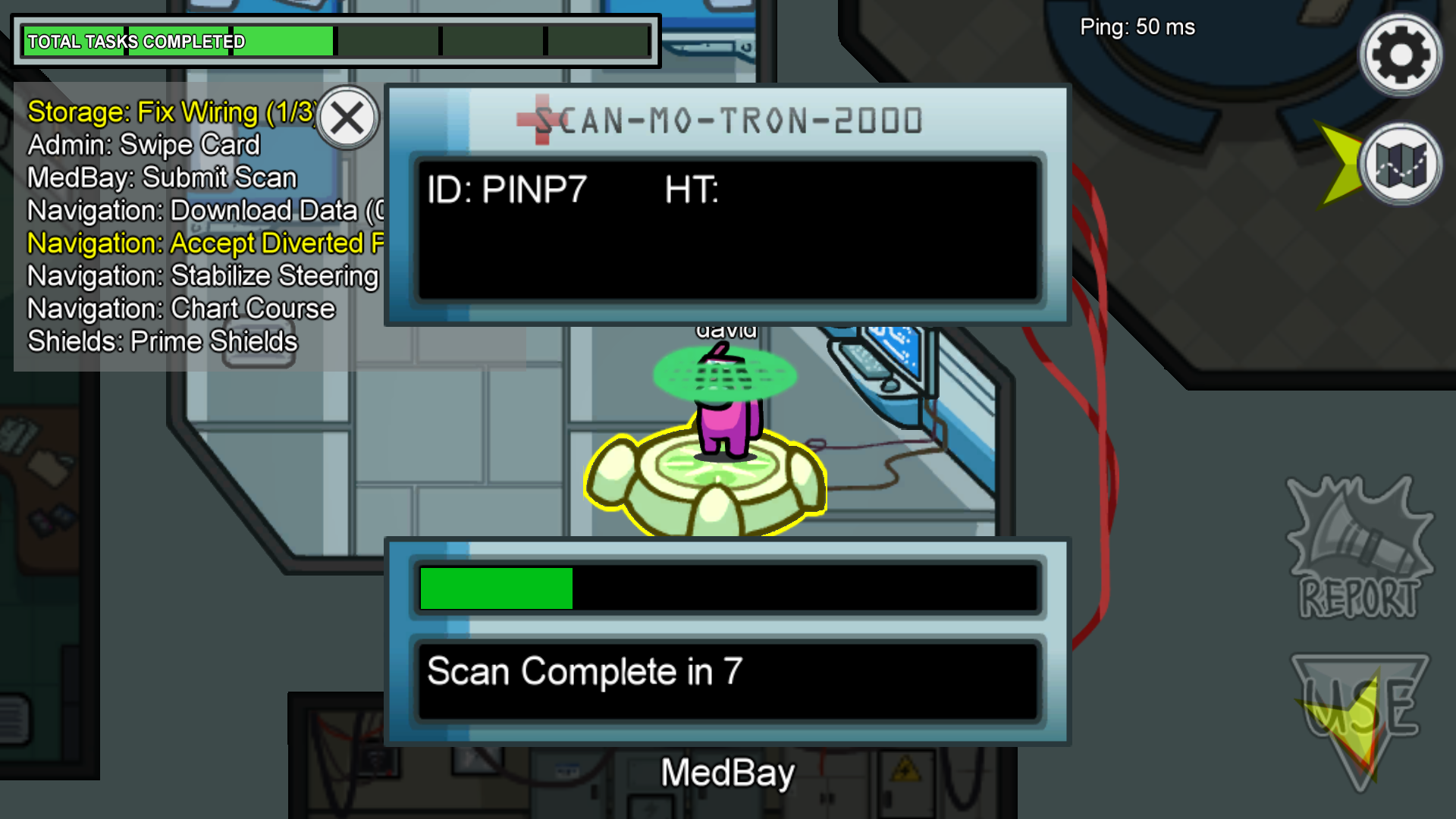Select the Navigation: Stabilize Steering task
1456x819 pixels.
point(202,276)
